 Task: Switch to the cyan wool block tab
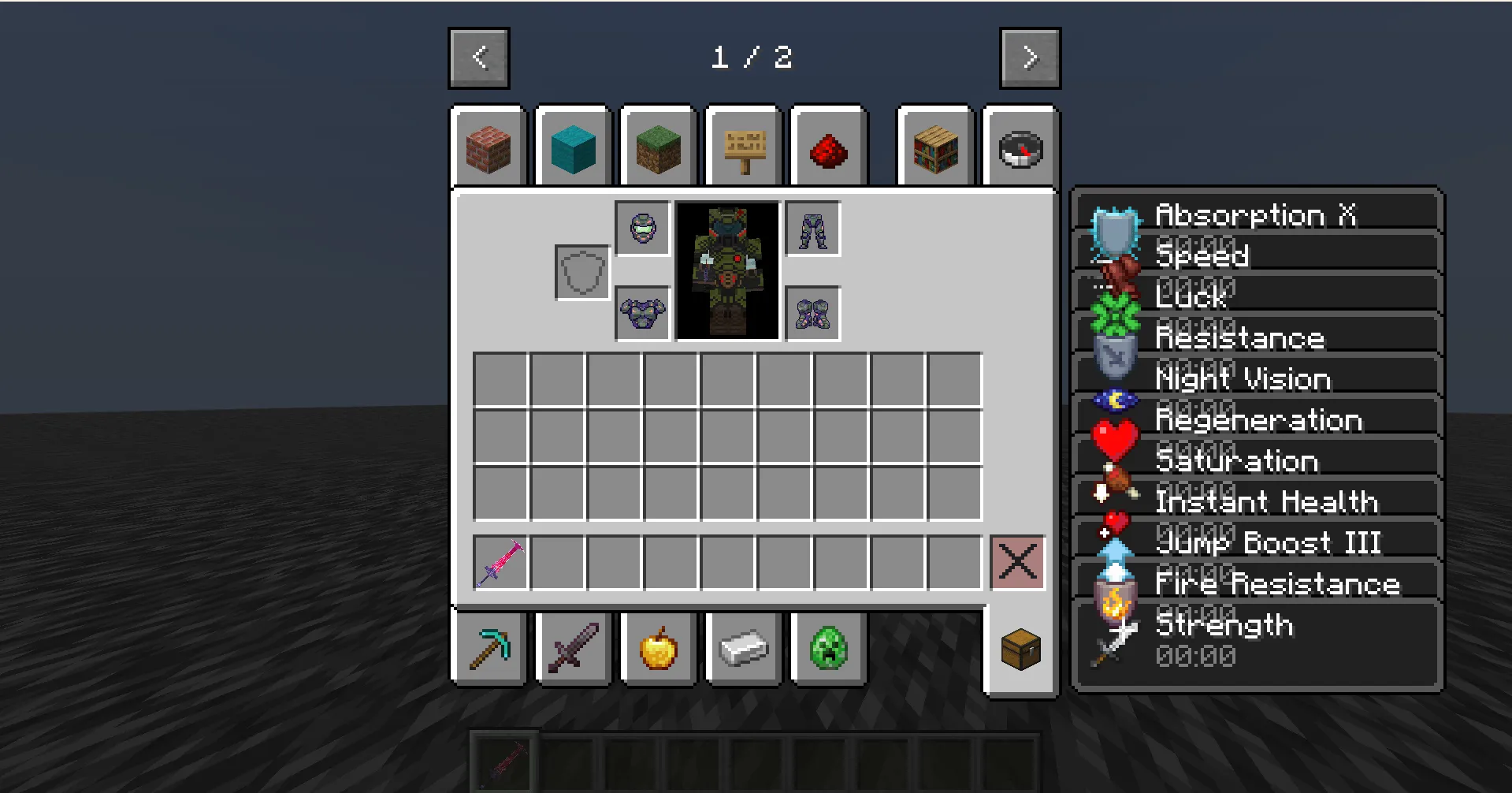tap(573, 147)
